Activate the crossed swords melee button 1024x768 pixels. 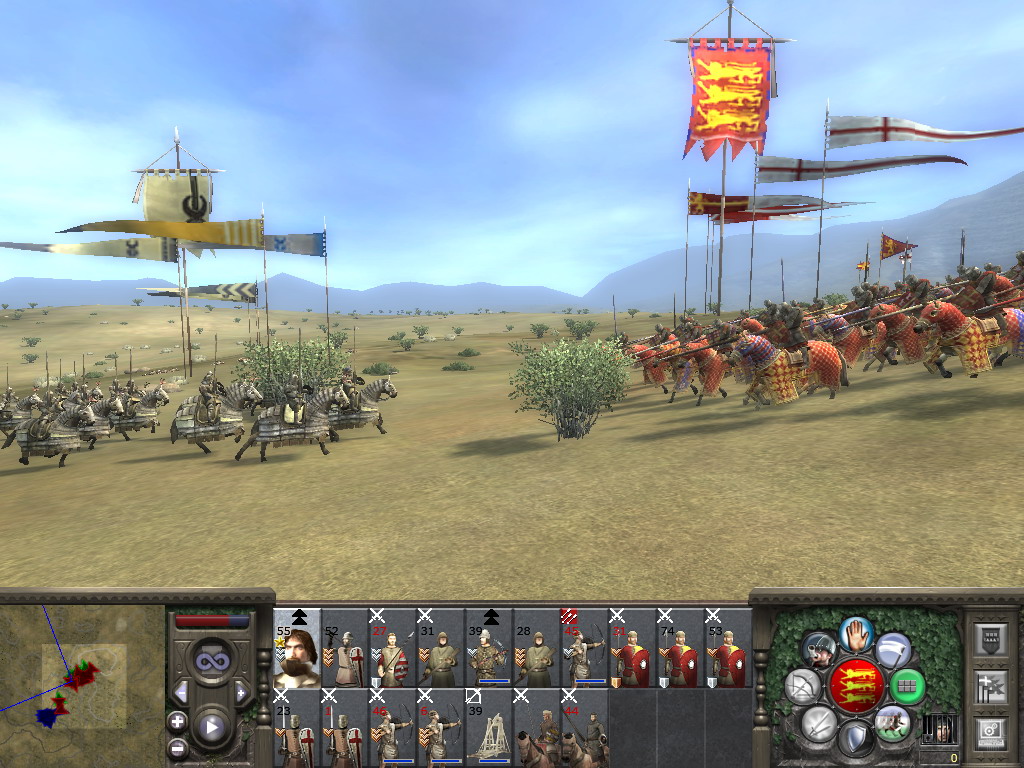819,723
